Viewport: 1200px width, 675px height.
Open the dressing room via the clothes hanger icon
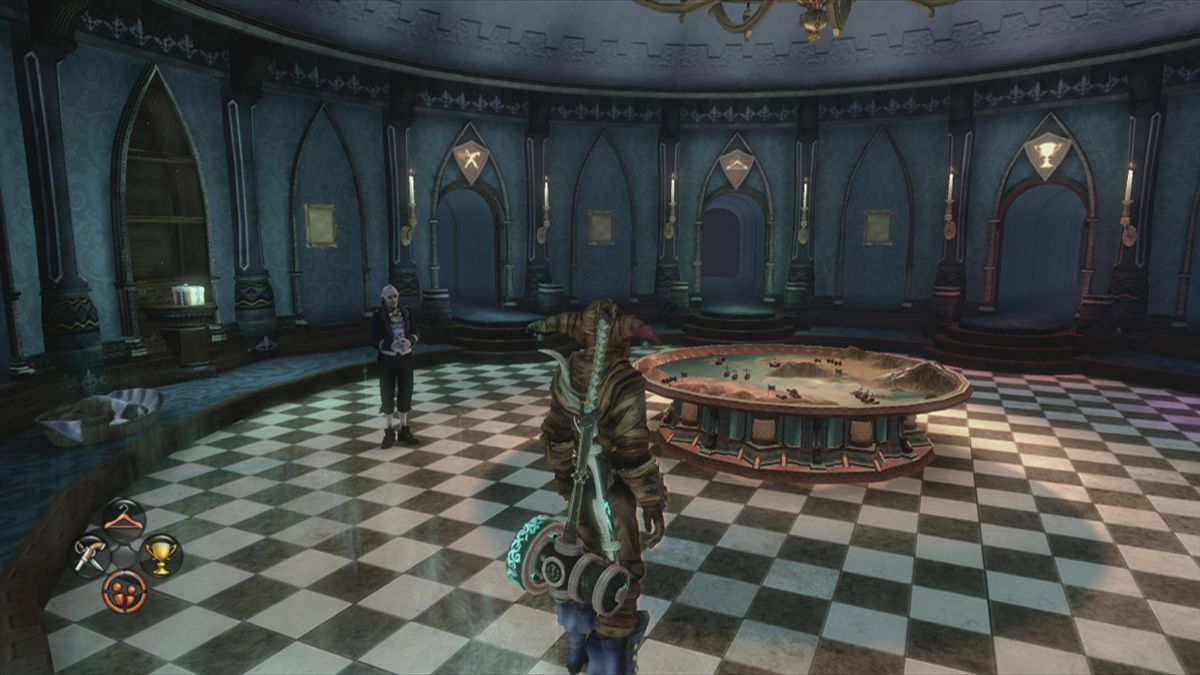coord(123,520)
